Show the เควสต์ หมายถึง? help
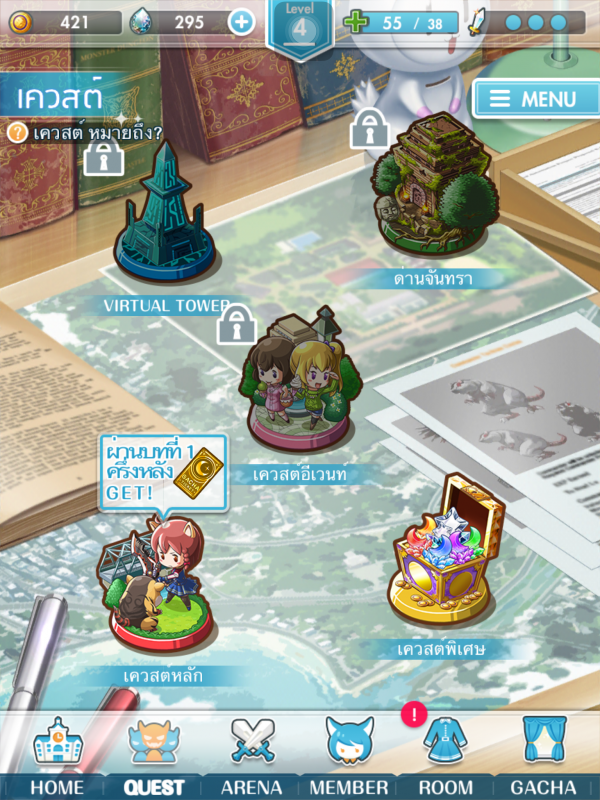The image size is (600, 800). (86, 131)
